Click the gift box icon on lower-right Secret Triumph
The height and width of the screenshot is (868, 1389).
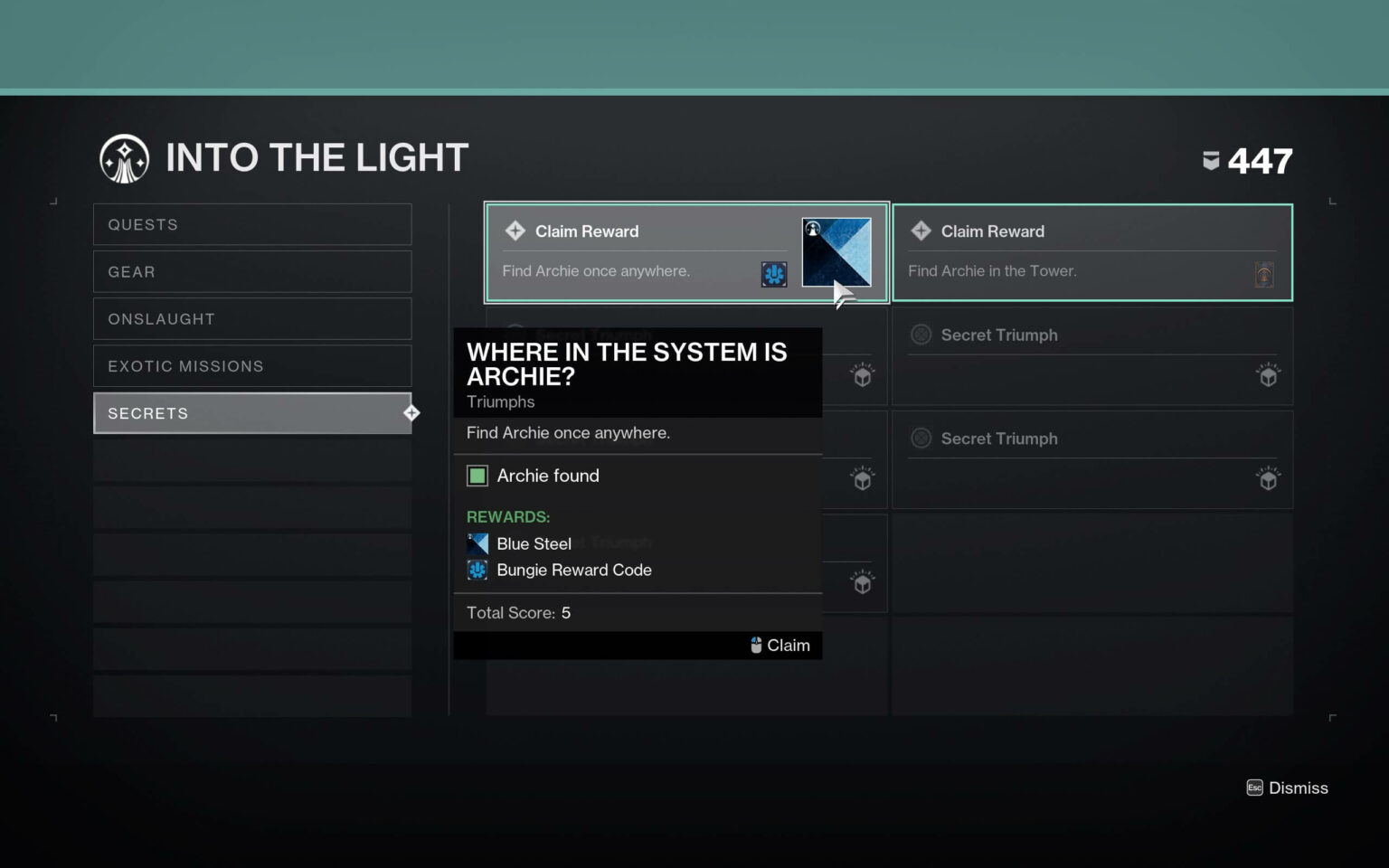click(x=1269, y=478)
